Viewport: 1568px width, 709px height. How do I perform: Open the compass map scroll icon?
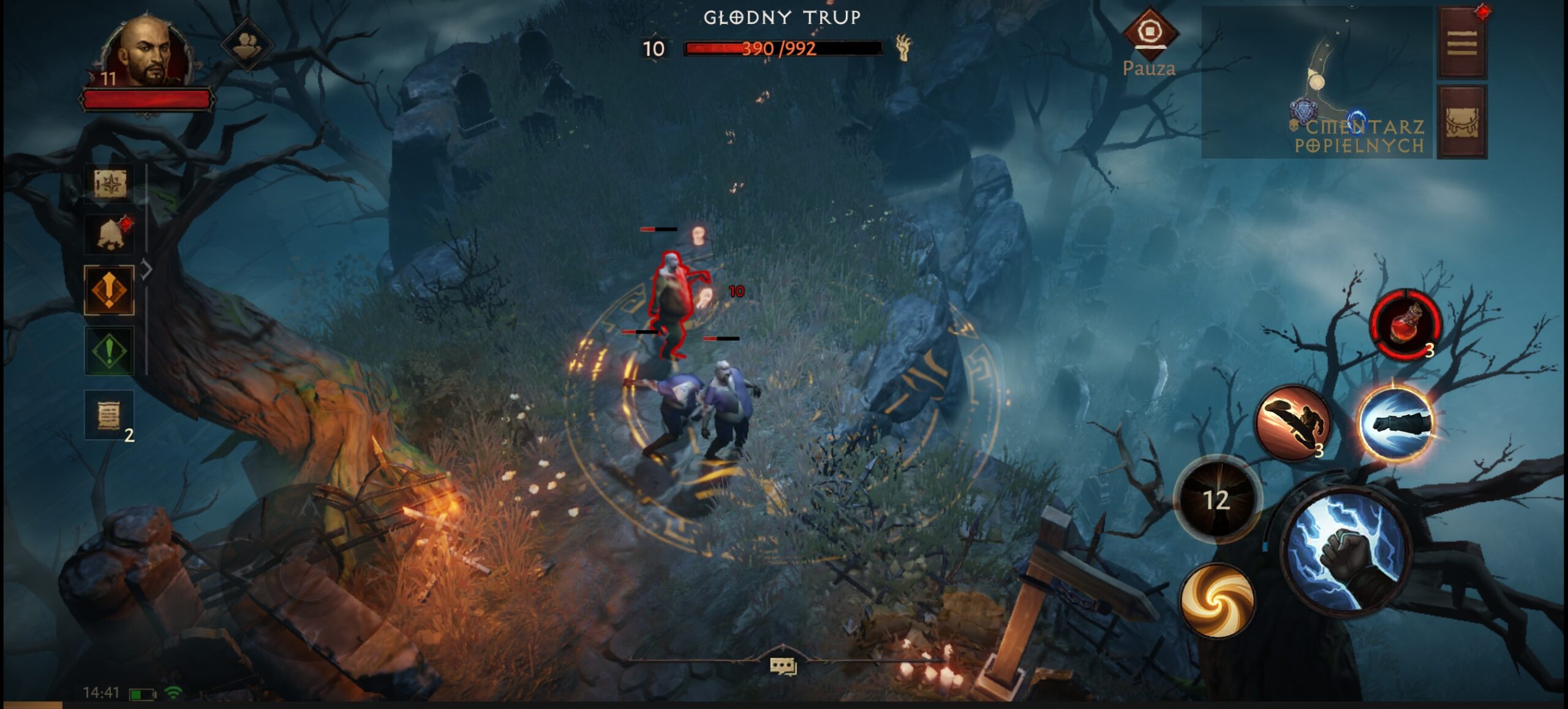[x=110, y=184]
